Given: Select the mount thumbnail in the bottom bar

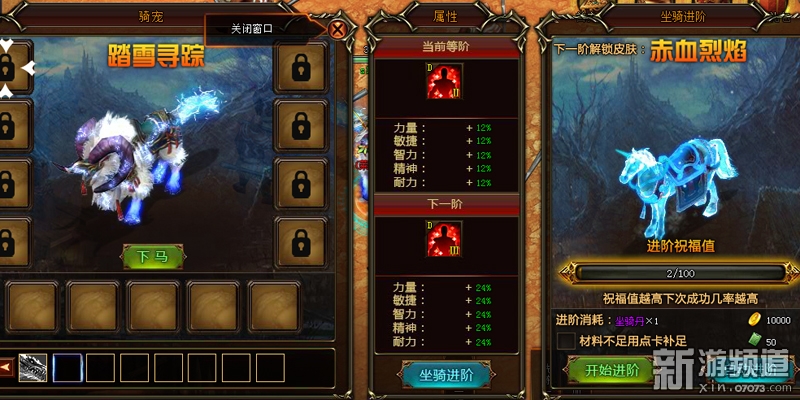Looking at the screenshot, I should [32, 367].
